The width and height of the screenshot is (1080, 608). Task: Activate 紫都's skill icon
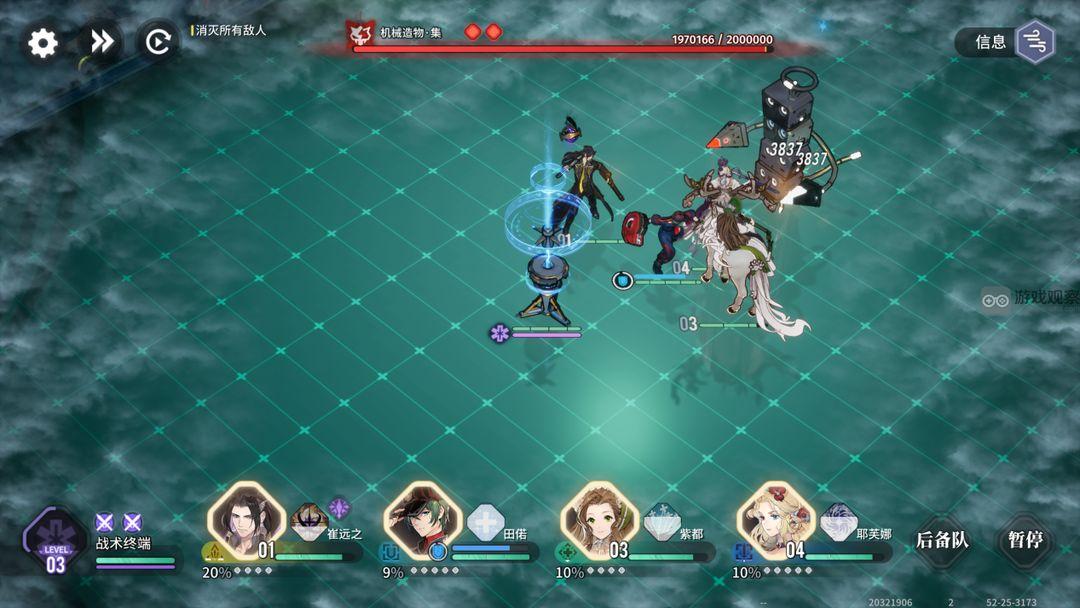(662, 521)
